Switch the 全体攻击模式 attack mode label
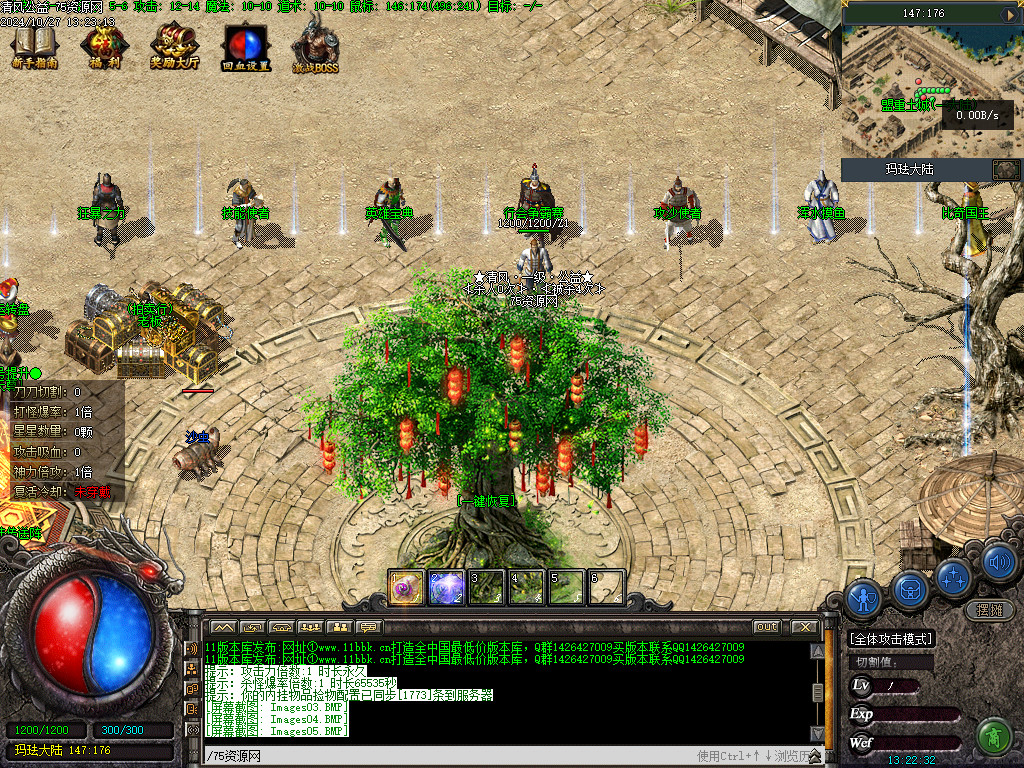 tap(890, 639)
